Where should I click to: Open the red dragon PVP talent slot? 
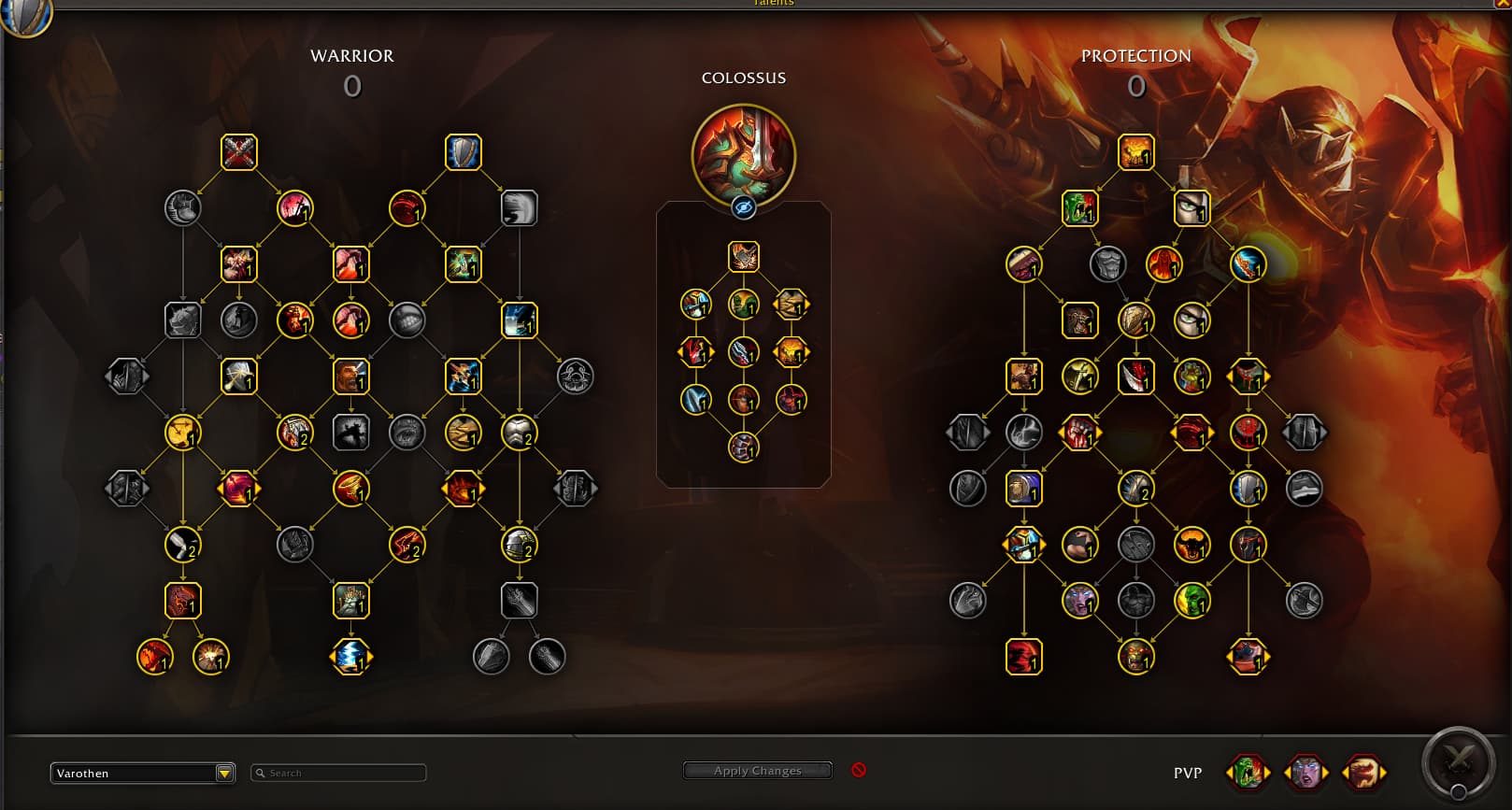(x=1363, y=773)
